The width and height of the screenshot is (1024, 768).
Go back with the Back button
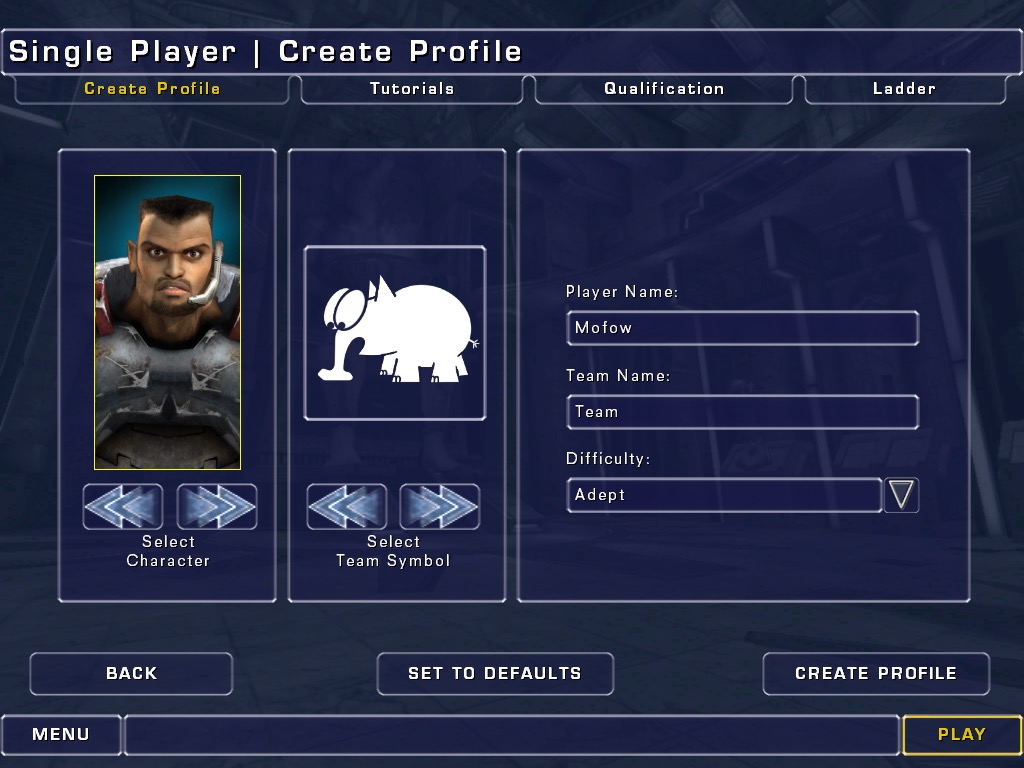pos(131,674)
